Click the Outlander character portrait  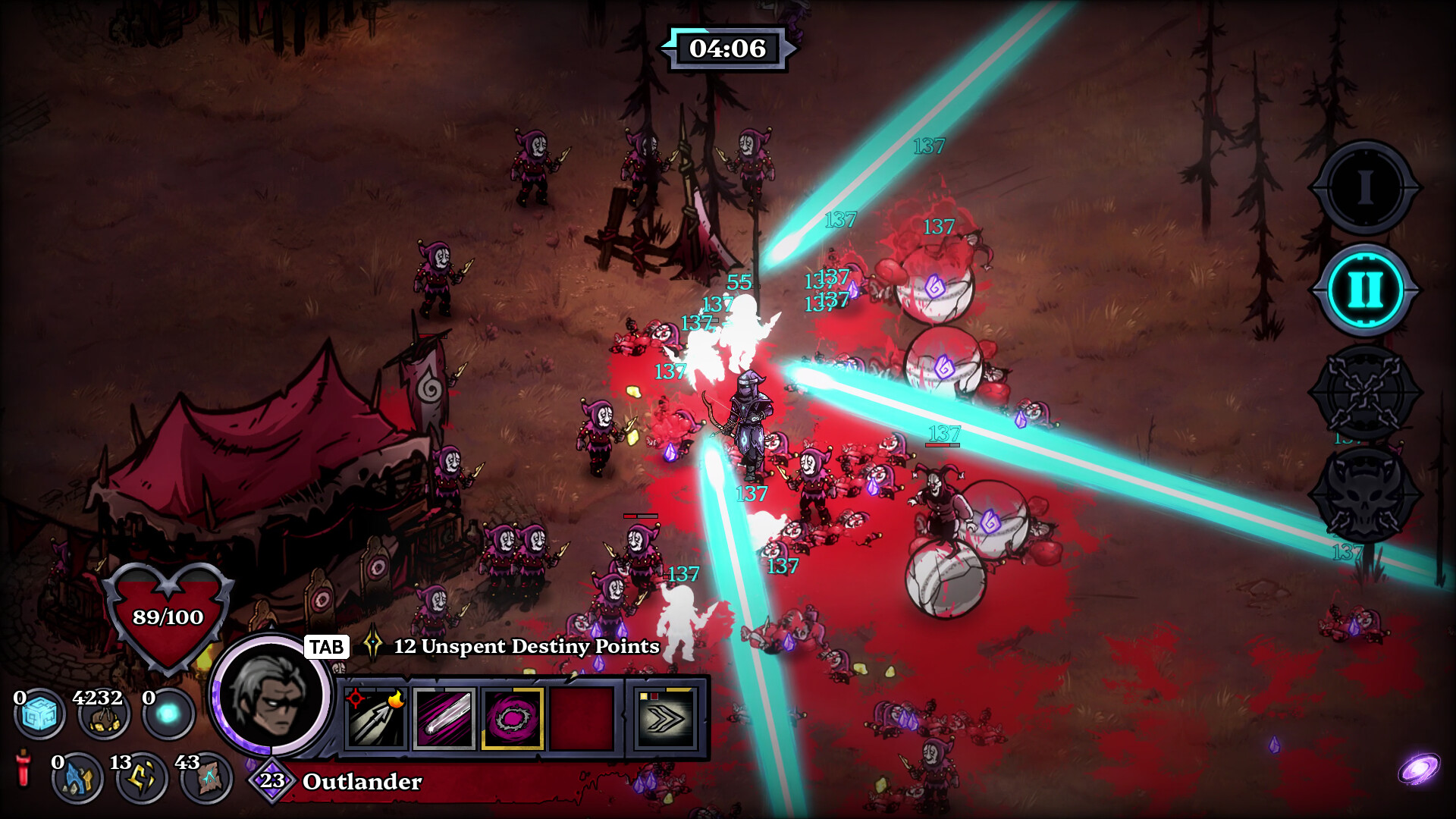point(271,695)
